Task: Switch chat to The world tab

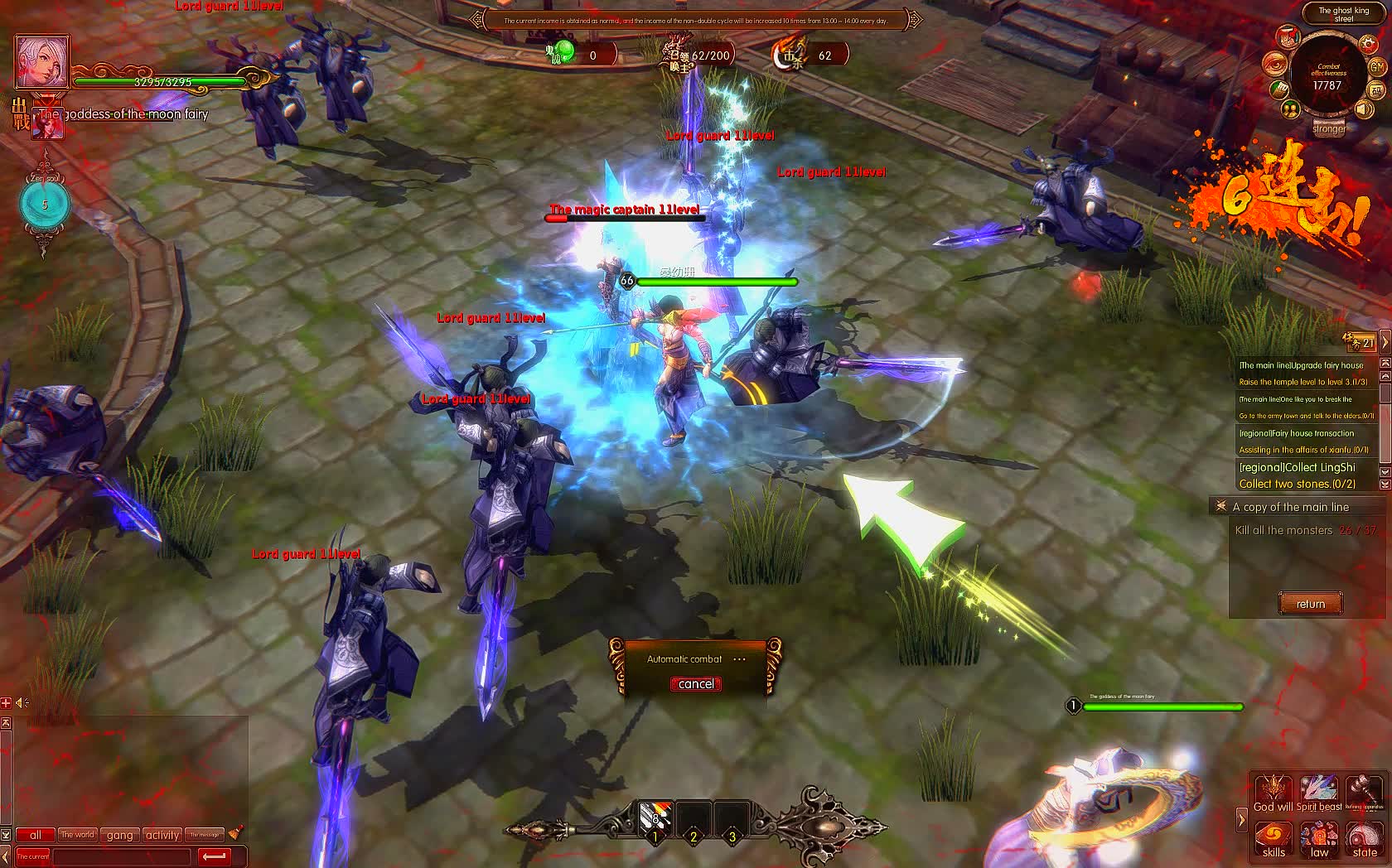Action: [x=77, y=835]
